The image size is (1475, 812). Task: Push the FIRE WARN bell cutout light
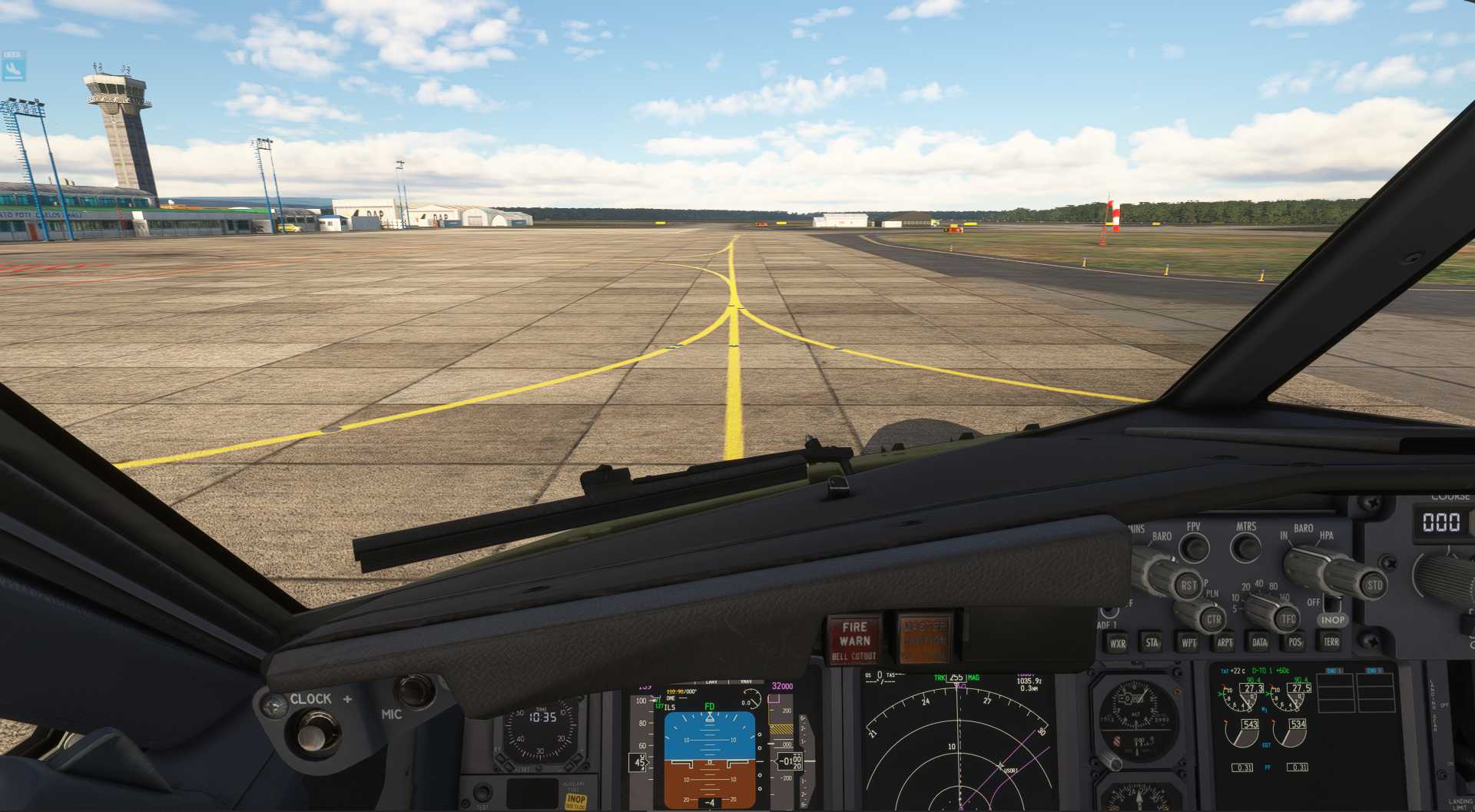point(854,639)
